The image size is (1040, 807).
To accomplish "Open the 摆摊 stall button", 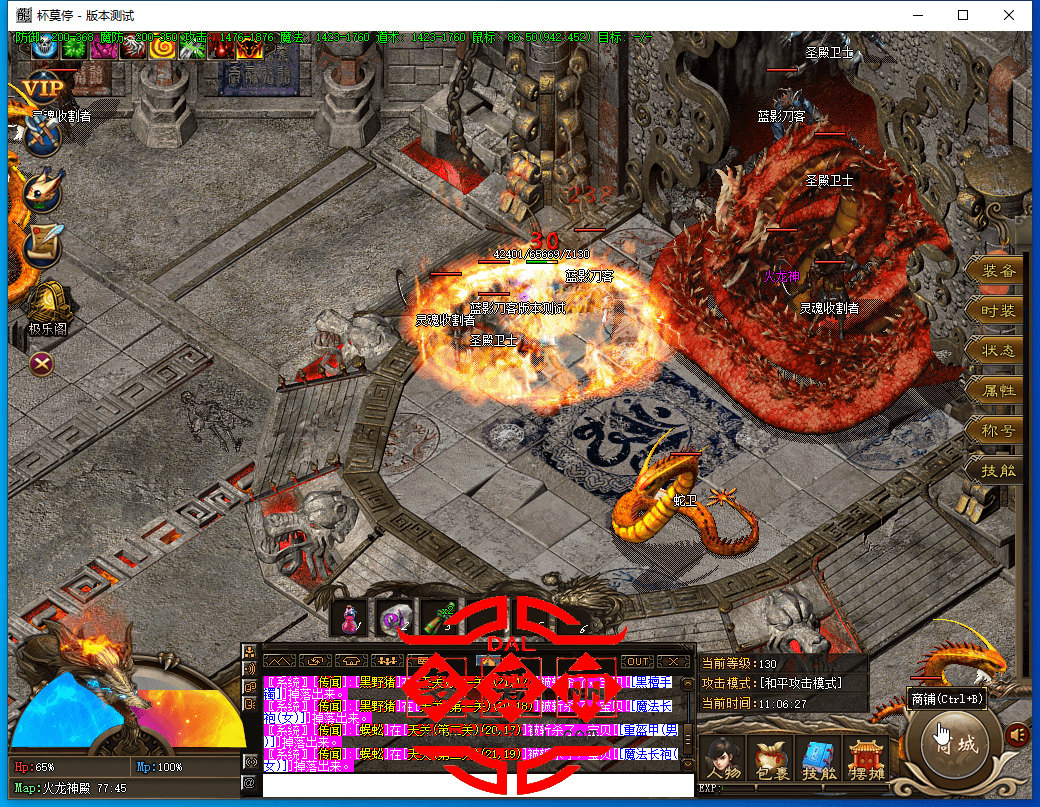I will pyautogui.click(x=865, y=759).
